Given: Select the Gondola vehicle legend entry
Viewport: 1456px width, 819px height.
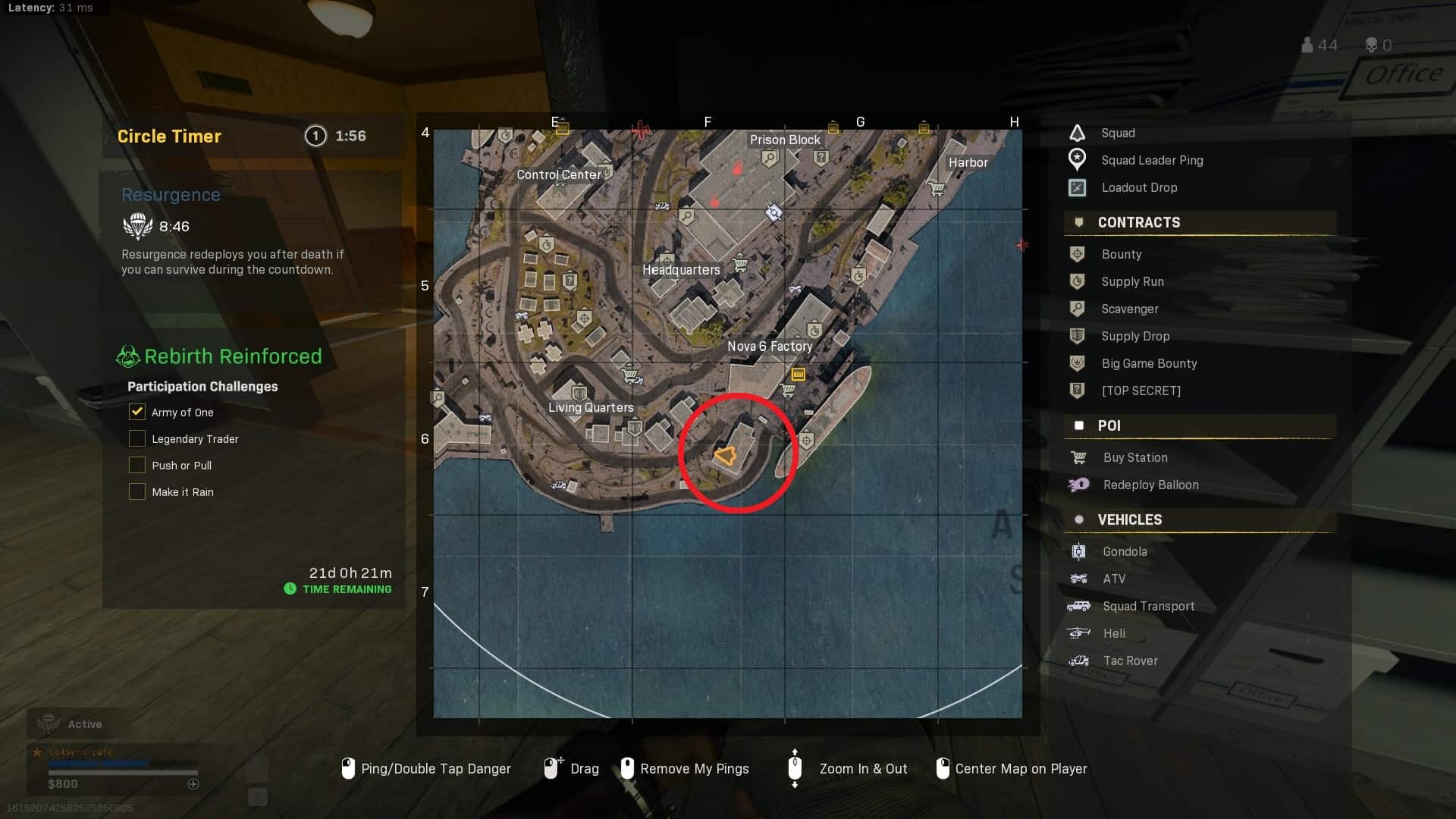Looking at the screenshot, I should point(1124,551).
